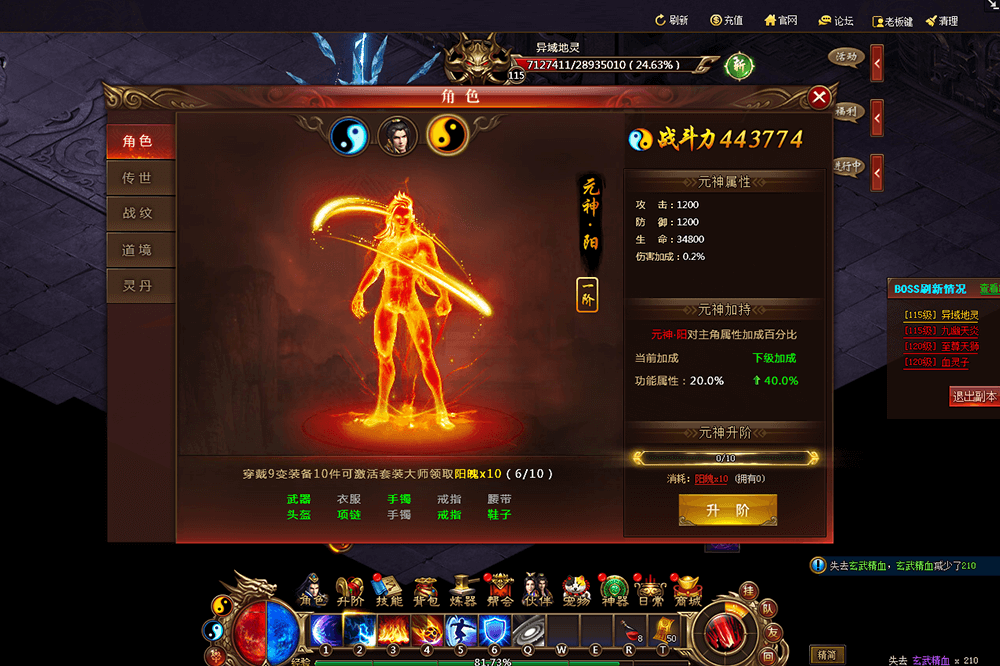The width and height of the screenshot is (1000, 666).
Task: Switch to the 传世 tab
Action: pyautogui.click(x=137, y=178)
